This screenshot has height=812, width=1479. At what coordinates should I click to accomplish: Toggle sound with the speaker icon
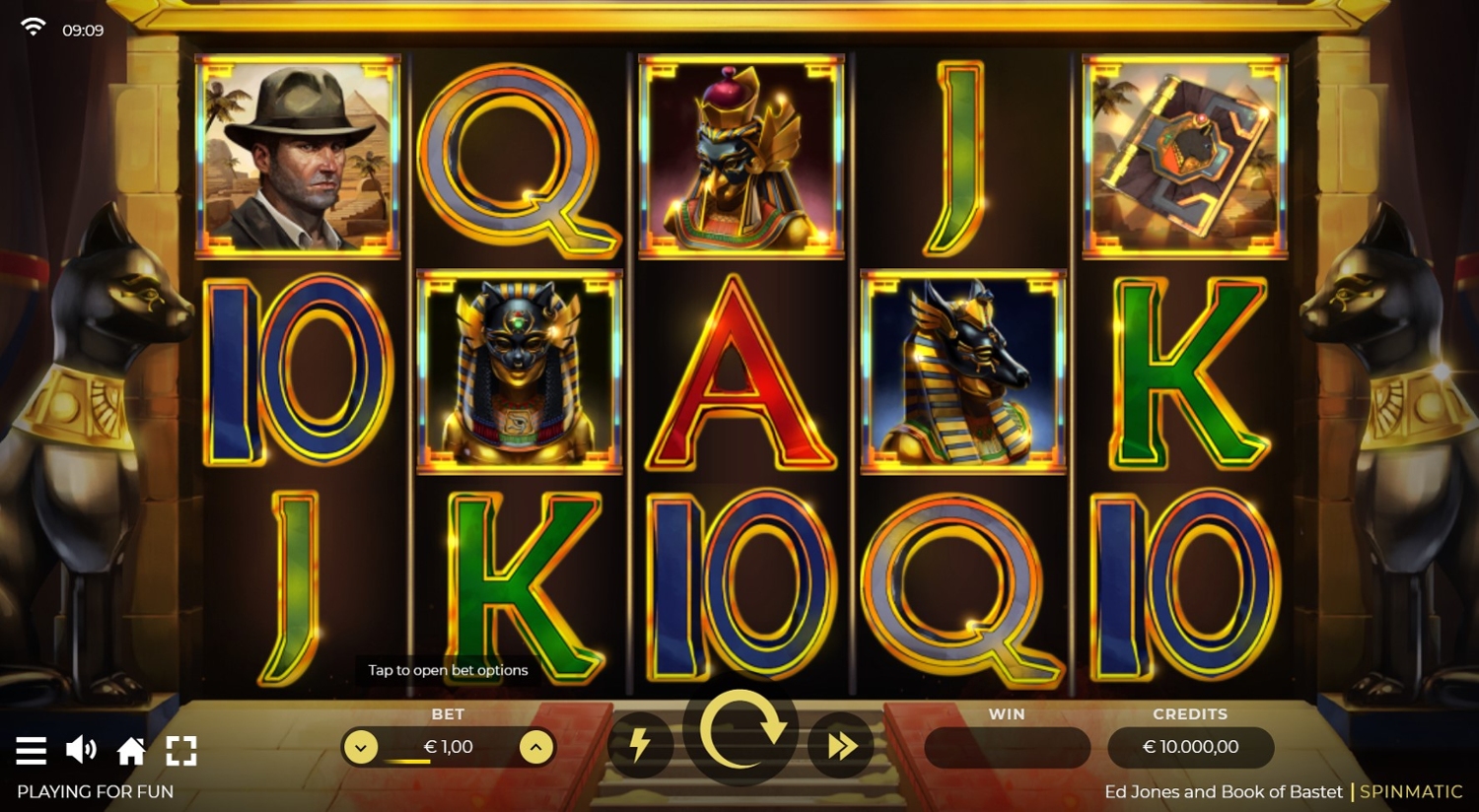[81, 751]
